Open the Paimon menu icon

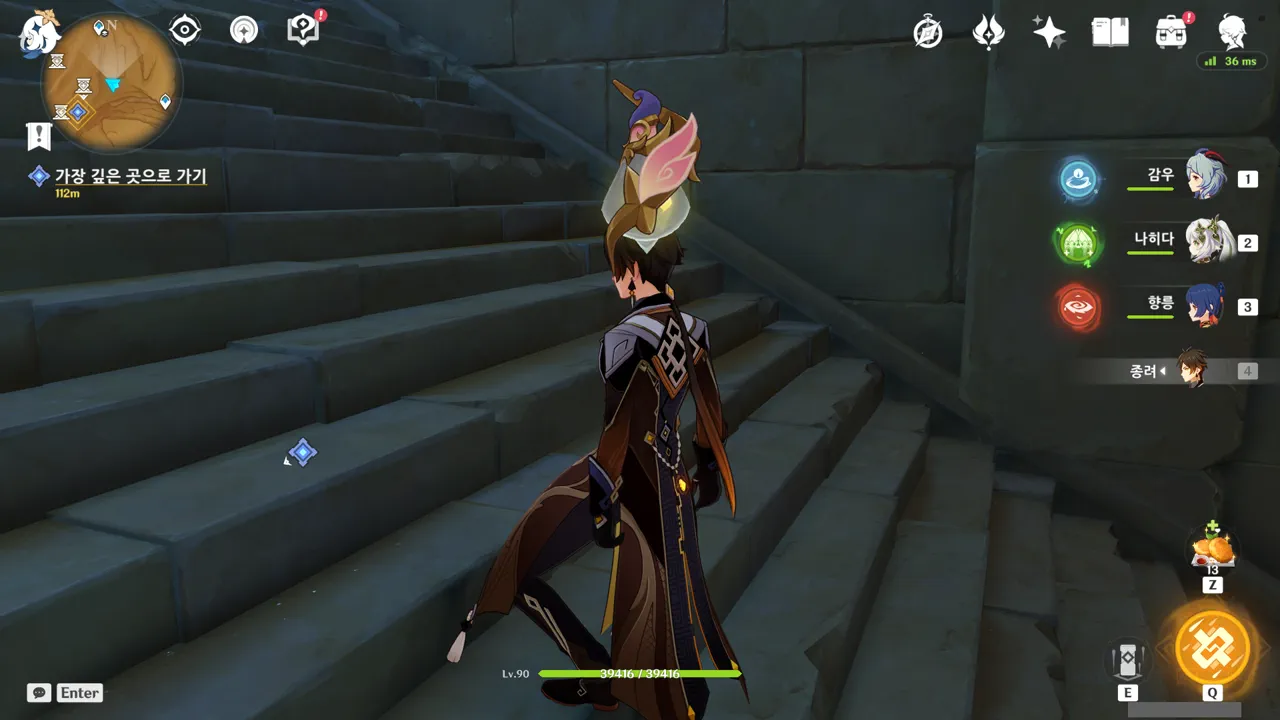40,32
